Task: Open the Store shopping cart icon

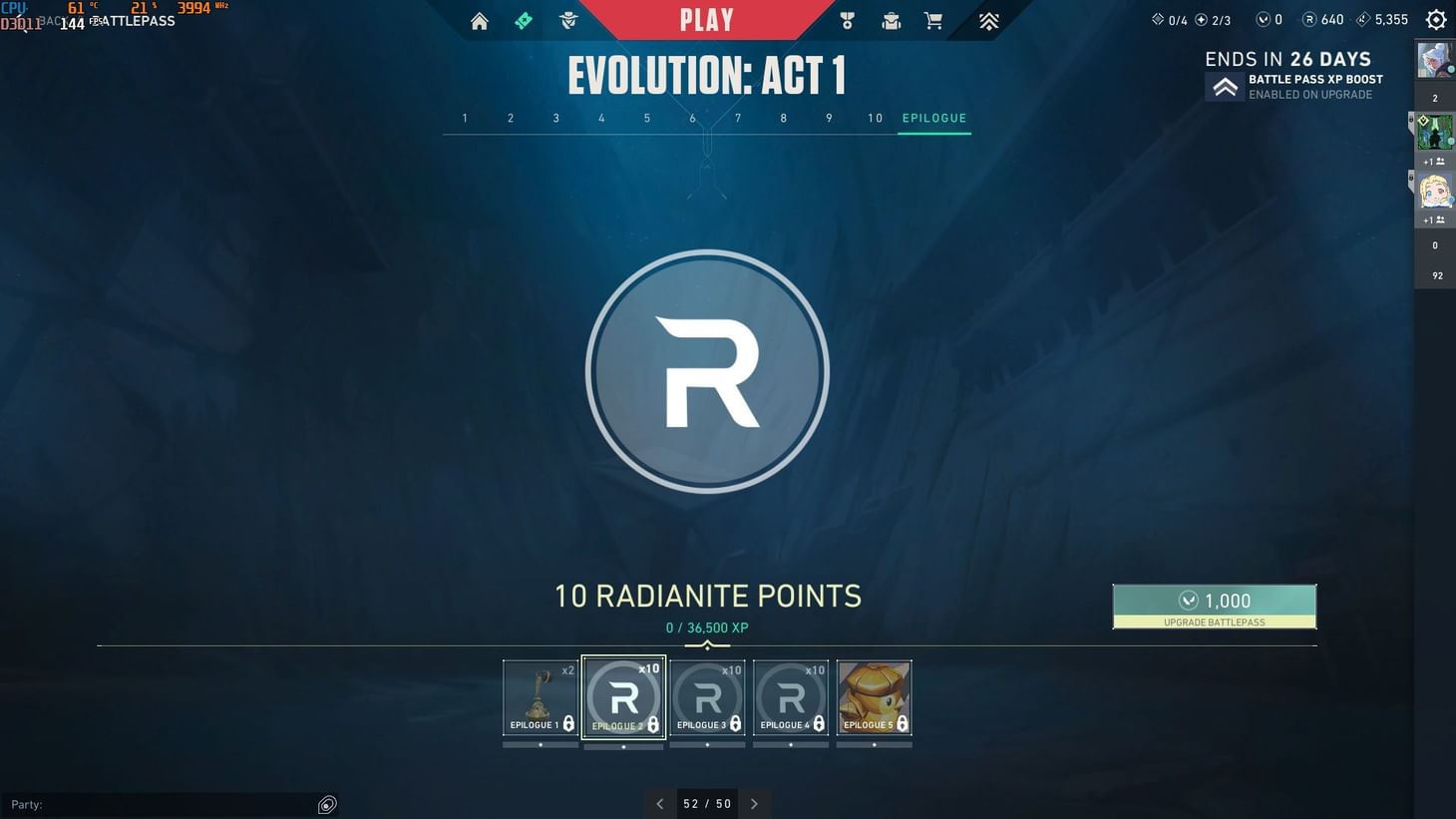Action: 933,20
